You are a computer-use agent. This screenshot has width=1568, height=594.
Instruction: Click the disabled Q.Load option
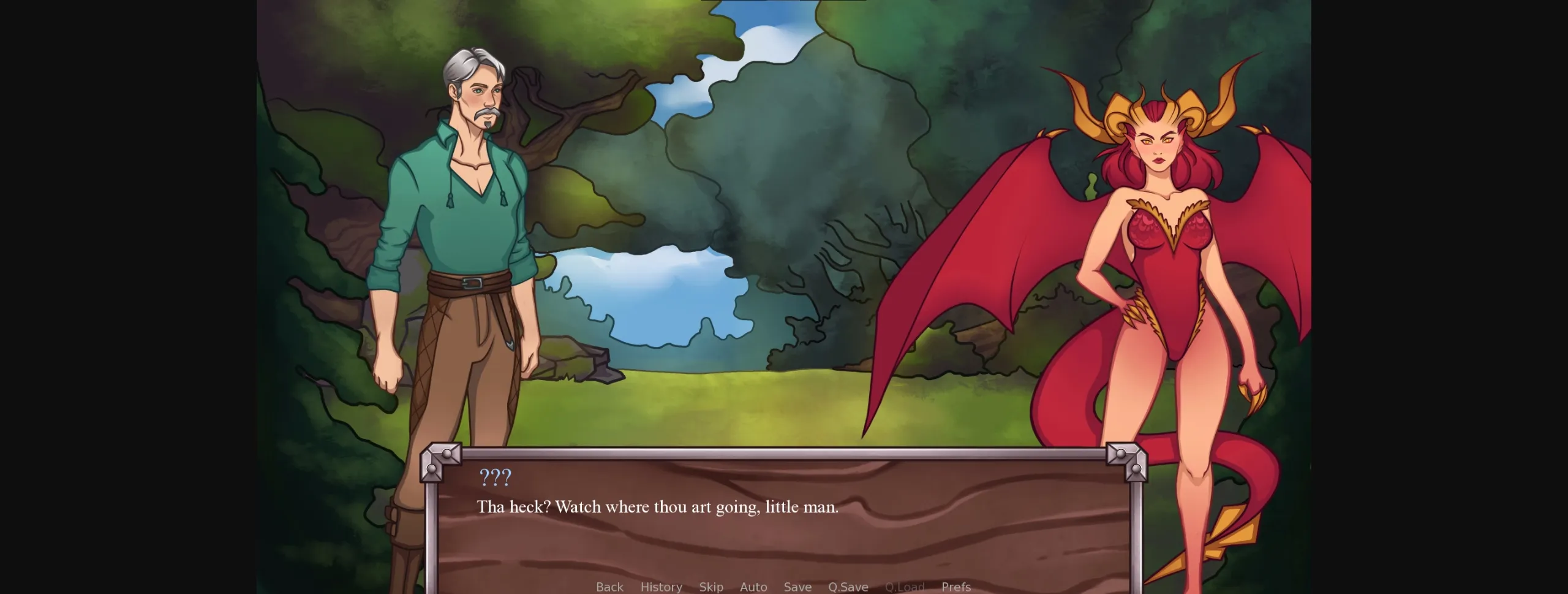pos(905,587)
